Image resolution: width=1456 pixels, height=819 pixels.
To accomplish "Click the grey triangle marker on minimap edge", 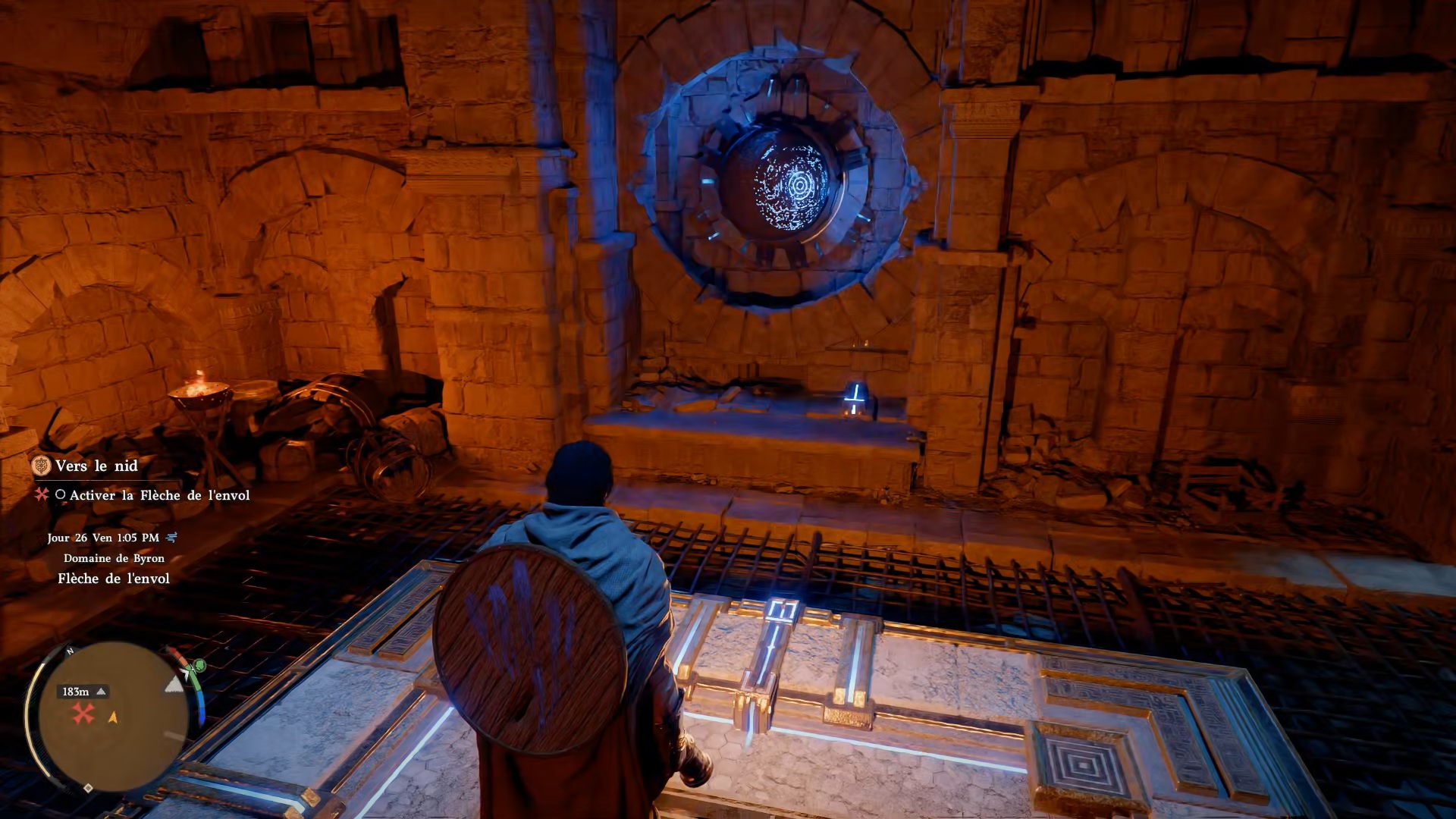I will pyautogui.click(x=174, y=685).
